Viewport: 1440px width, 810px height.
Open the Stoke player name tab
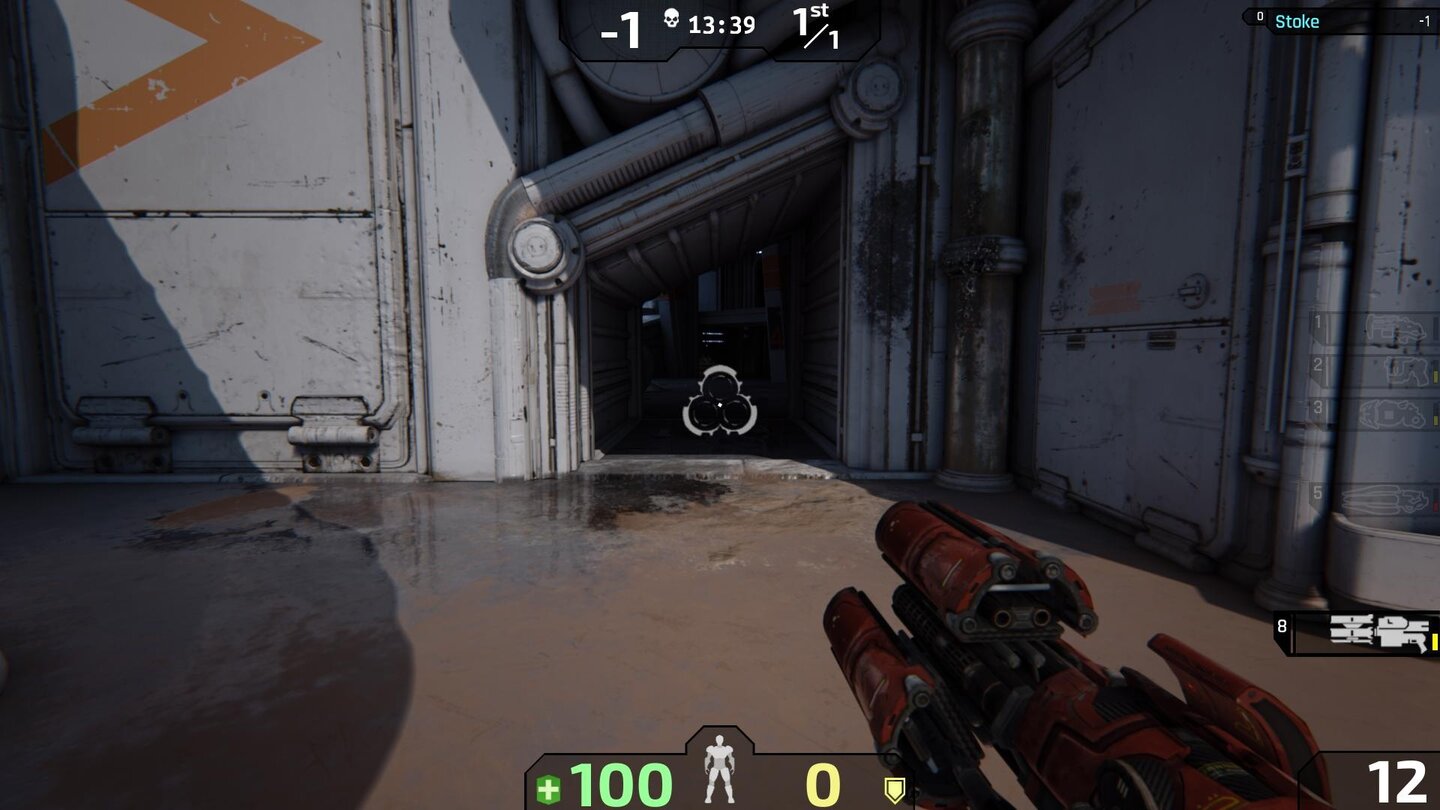coord(1297,21)
